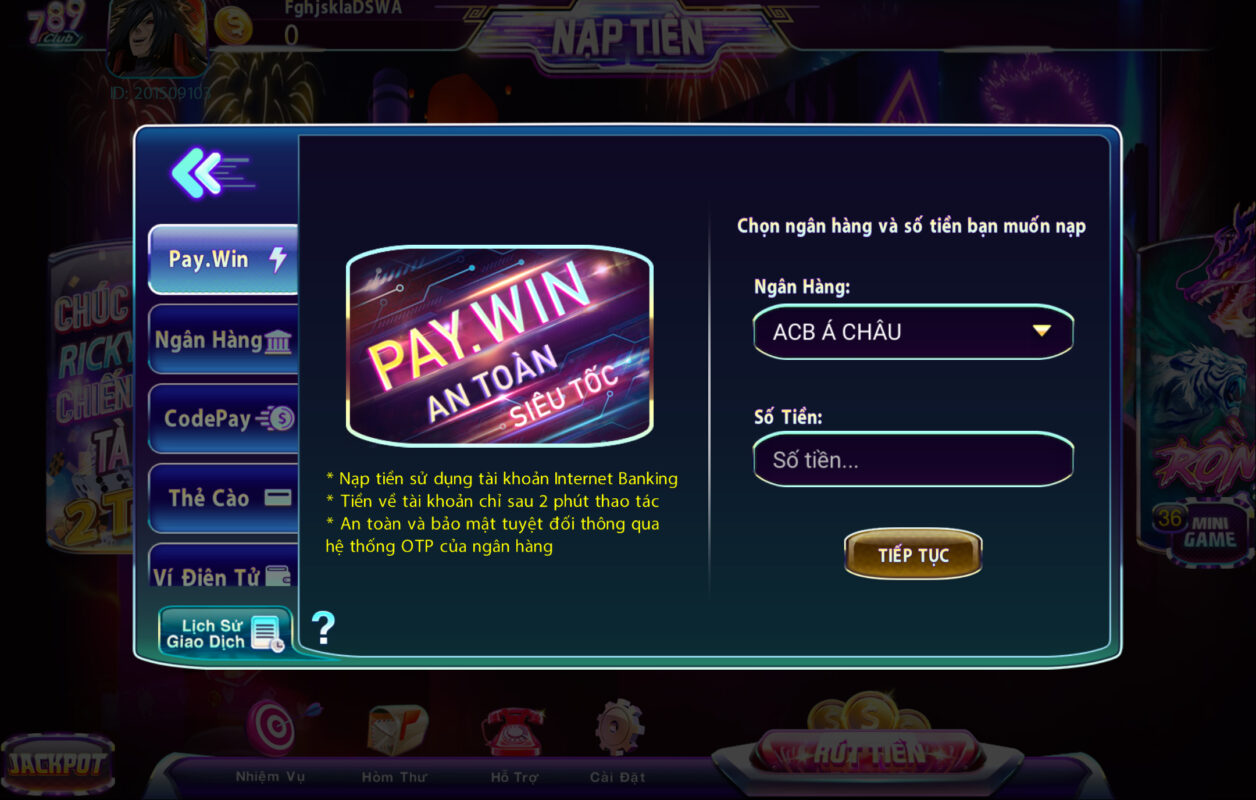
Task: Focus the Số tiền amount field
Action: 912,461
